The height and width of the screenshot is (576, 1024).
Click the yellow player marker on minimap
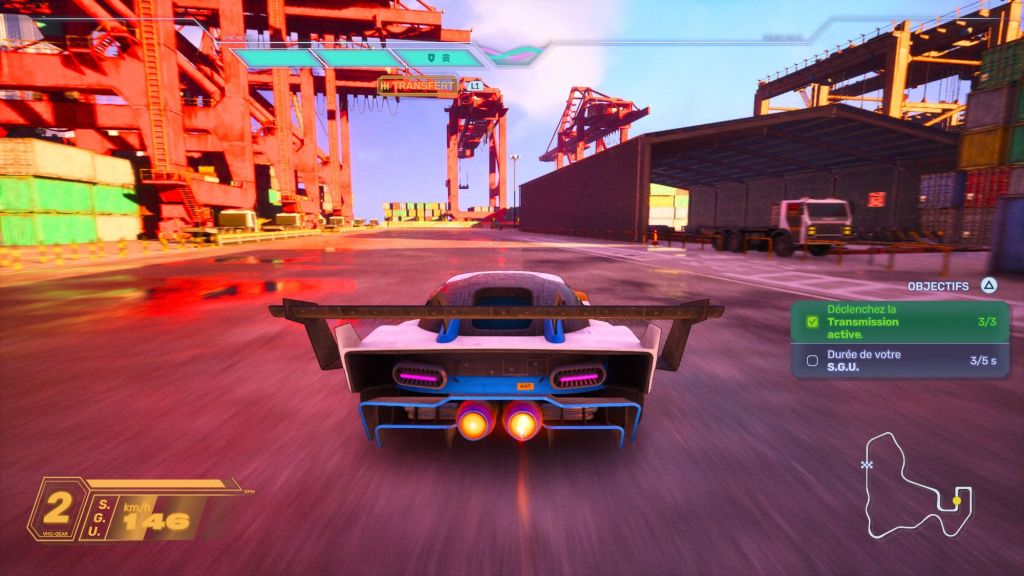pyautogui.click(x=957, y=500)
